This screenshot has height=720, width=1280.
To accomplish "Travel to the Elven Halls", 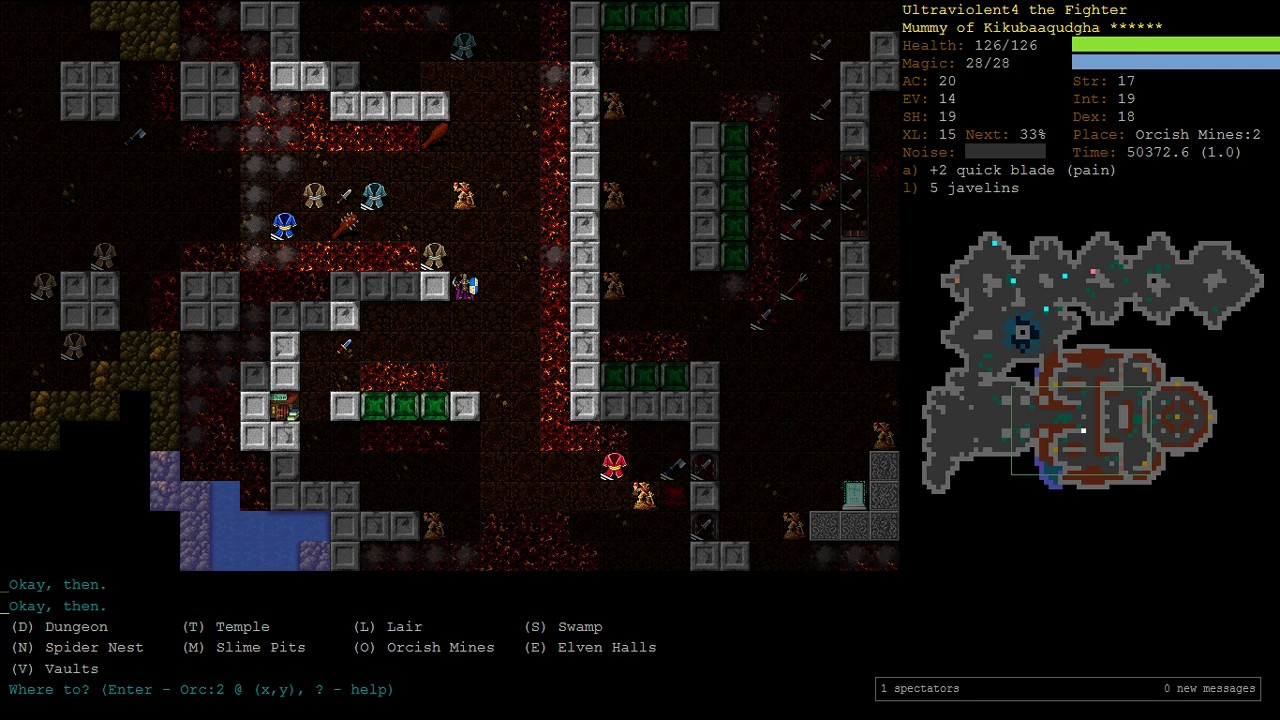I will [x=590, y=648].
